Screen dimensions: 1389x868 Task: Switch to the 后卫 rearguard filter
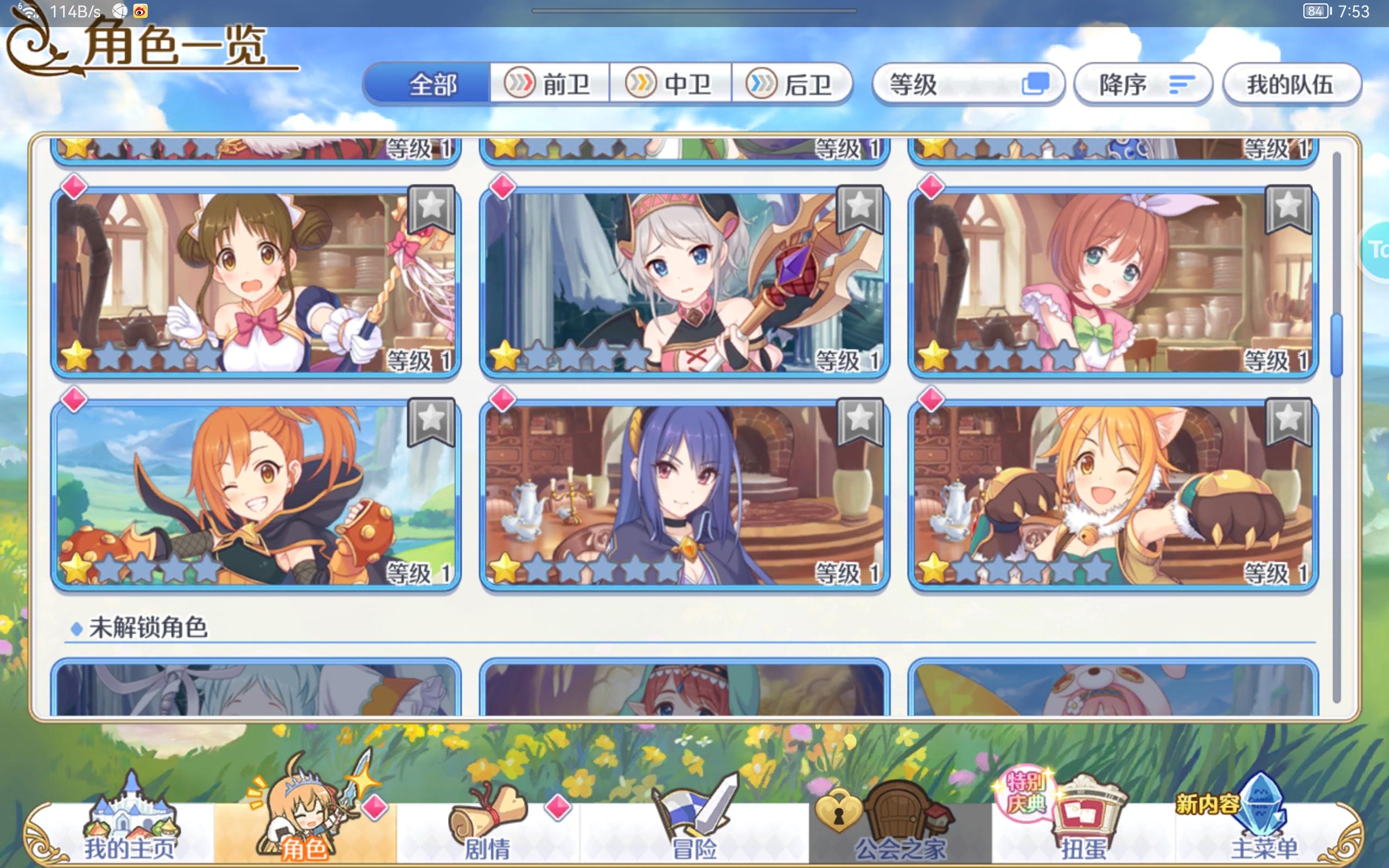[795, 85]
